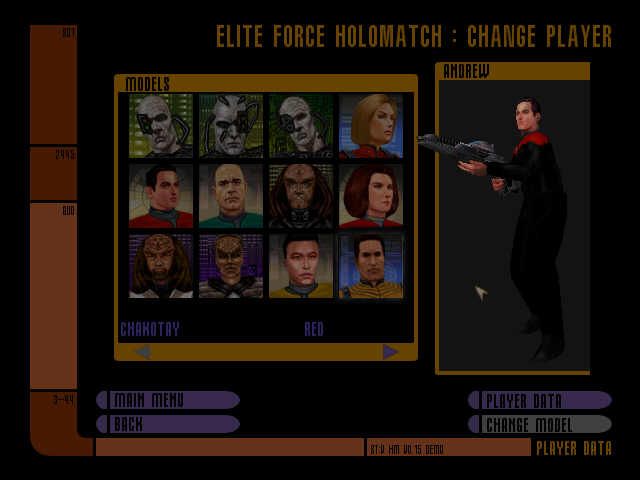Choose the Borg drone with head tubes

[231, 126]
